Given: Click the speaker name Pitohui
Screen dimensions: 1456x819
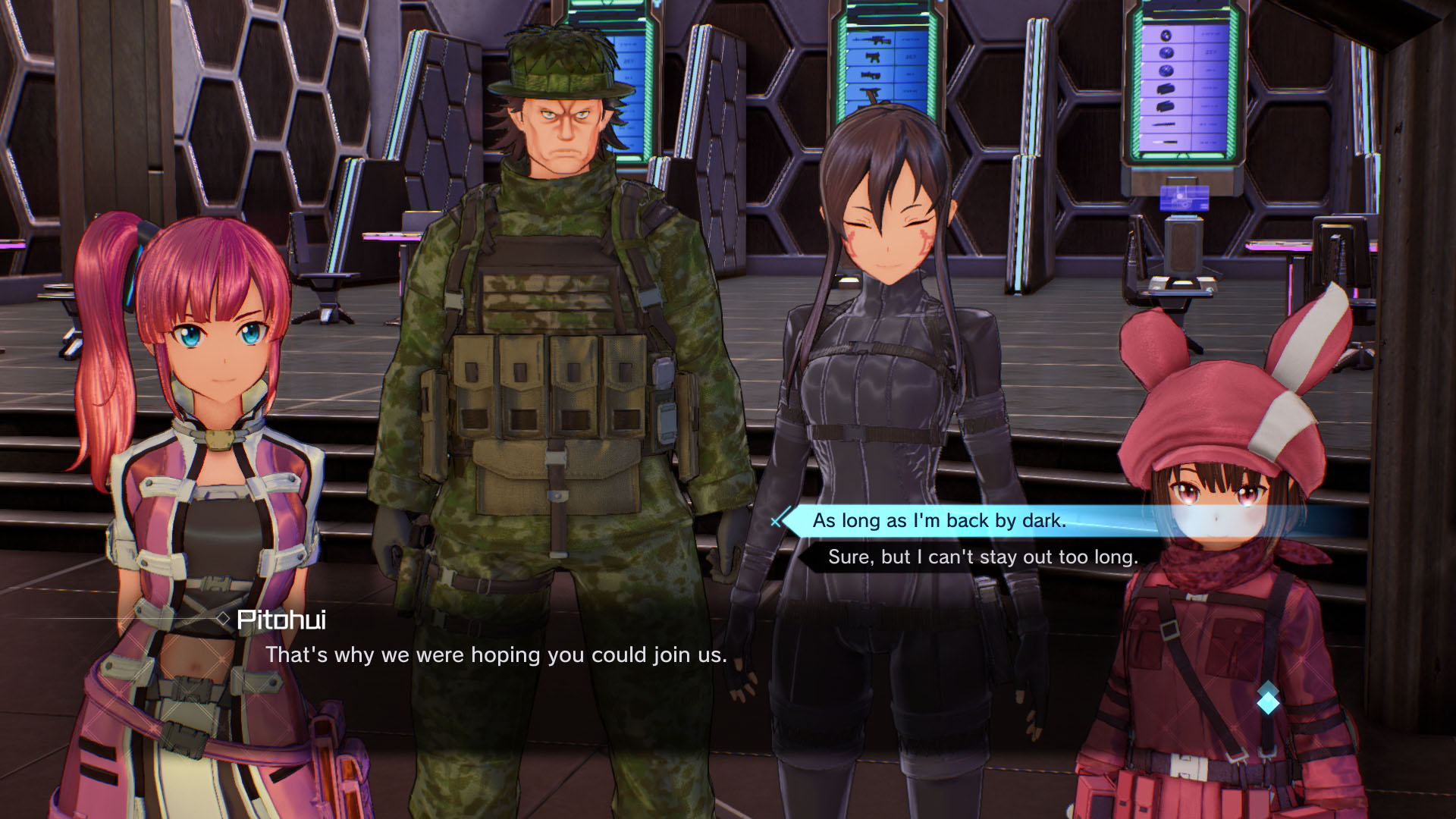Looking at the screenshot, I should [x=281, y=620].
